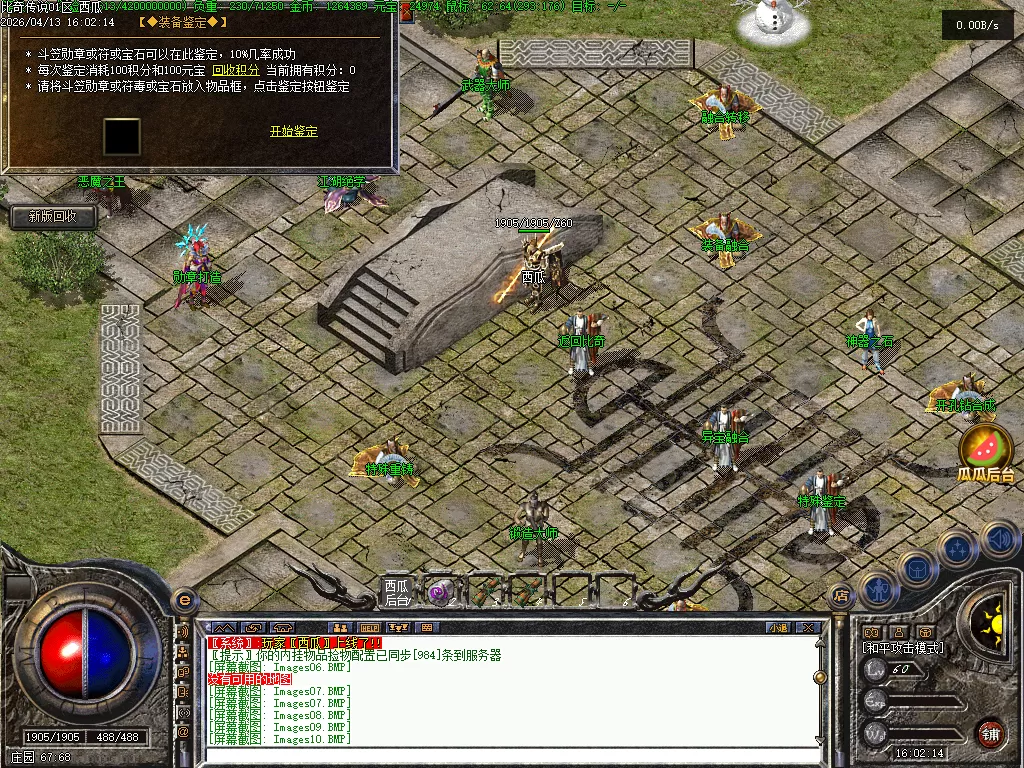This screenshot has height=768, width=1024.
Task: Click the 西瓜后台 hotbar button
Action: (x=397, y=592)
